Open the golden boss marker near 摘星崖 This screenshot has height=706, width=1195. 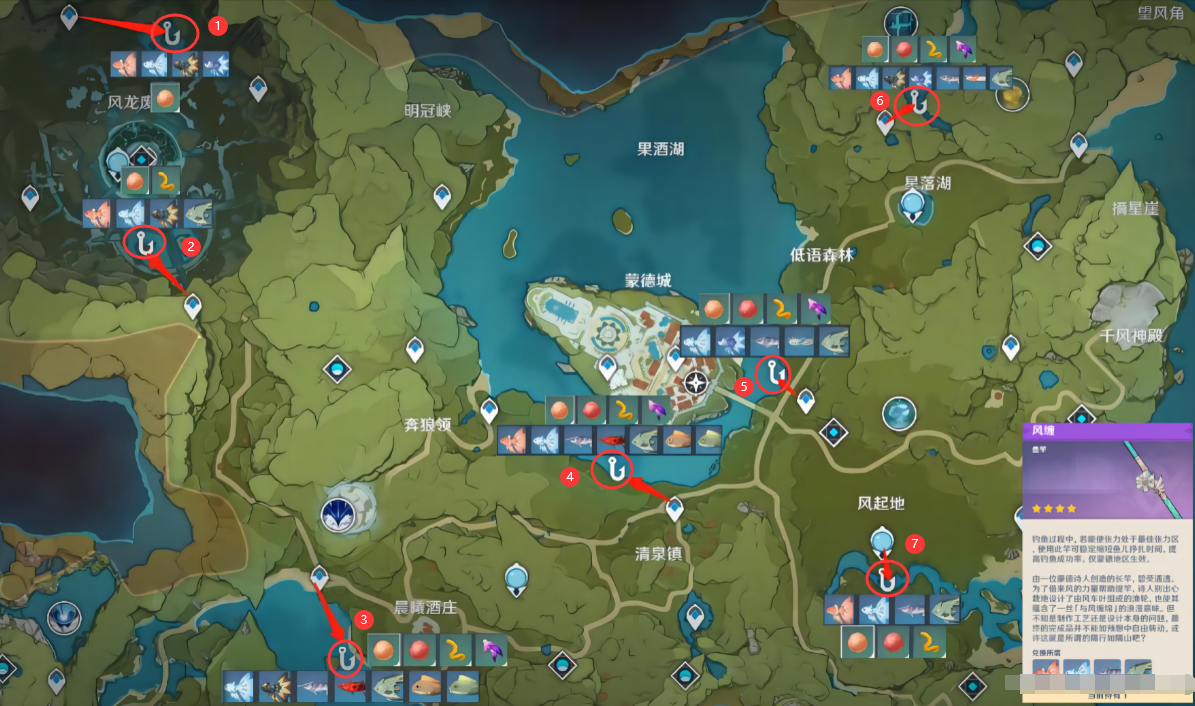point(1013,94)
